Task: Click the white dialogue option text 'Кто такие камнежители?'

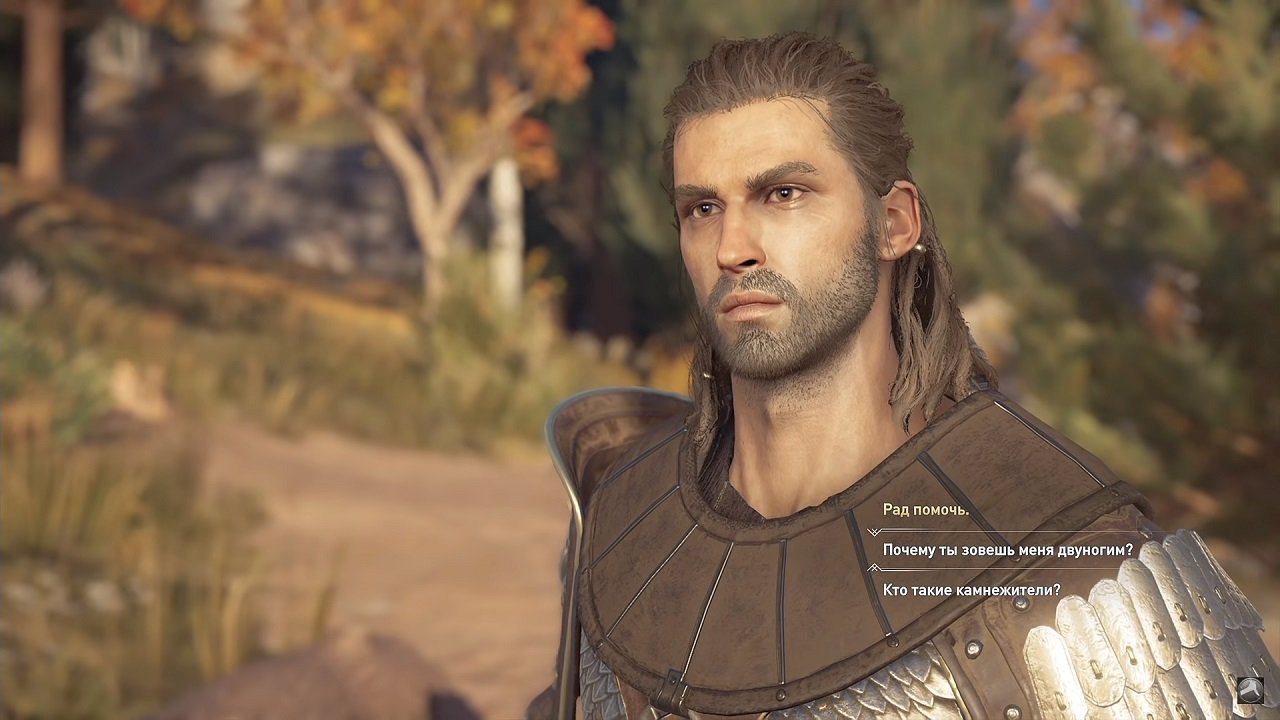Action: tap(971, 588)
